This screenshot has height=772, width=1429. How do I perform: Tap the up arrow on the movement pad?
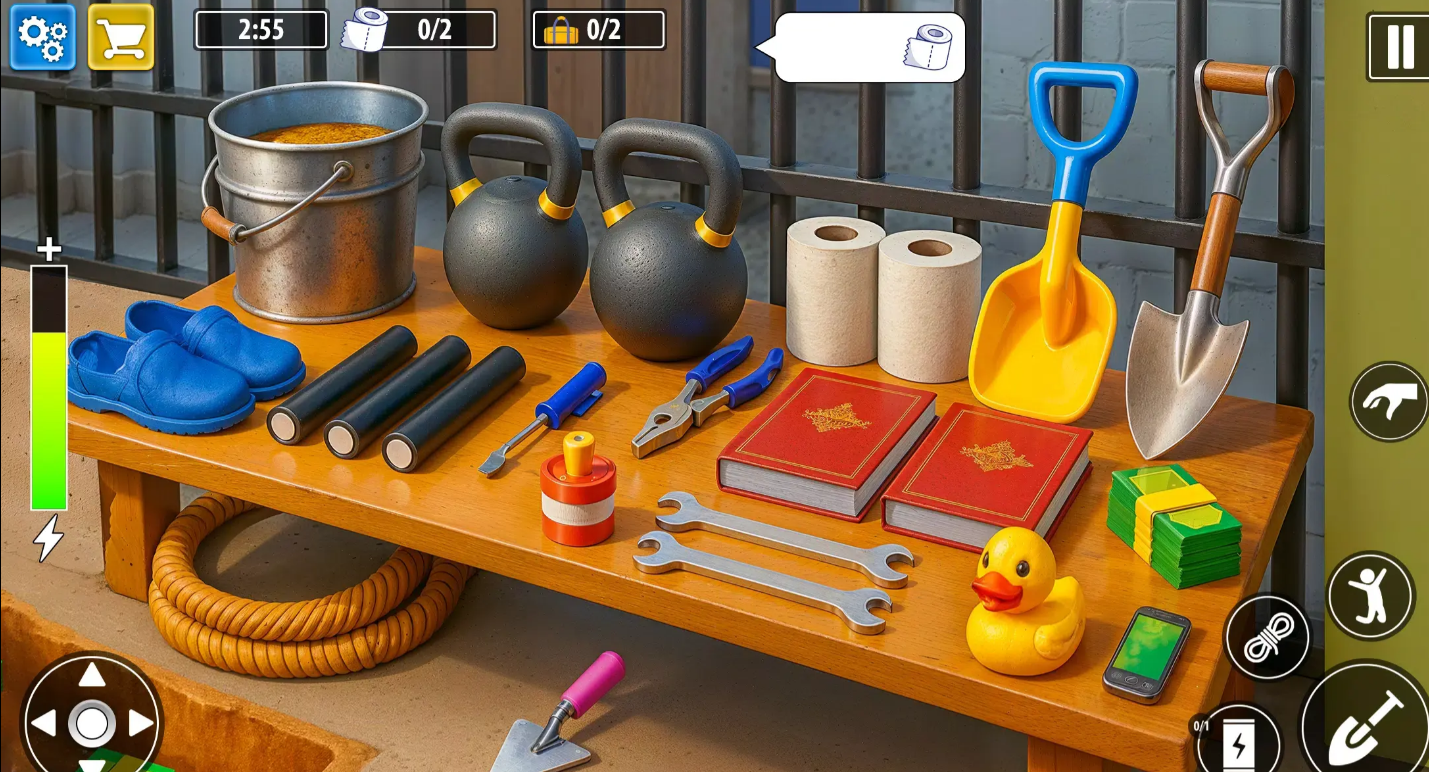pos(92,675)
